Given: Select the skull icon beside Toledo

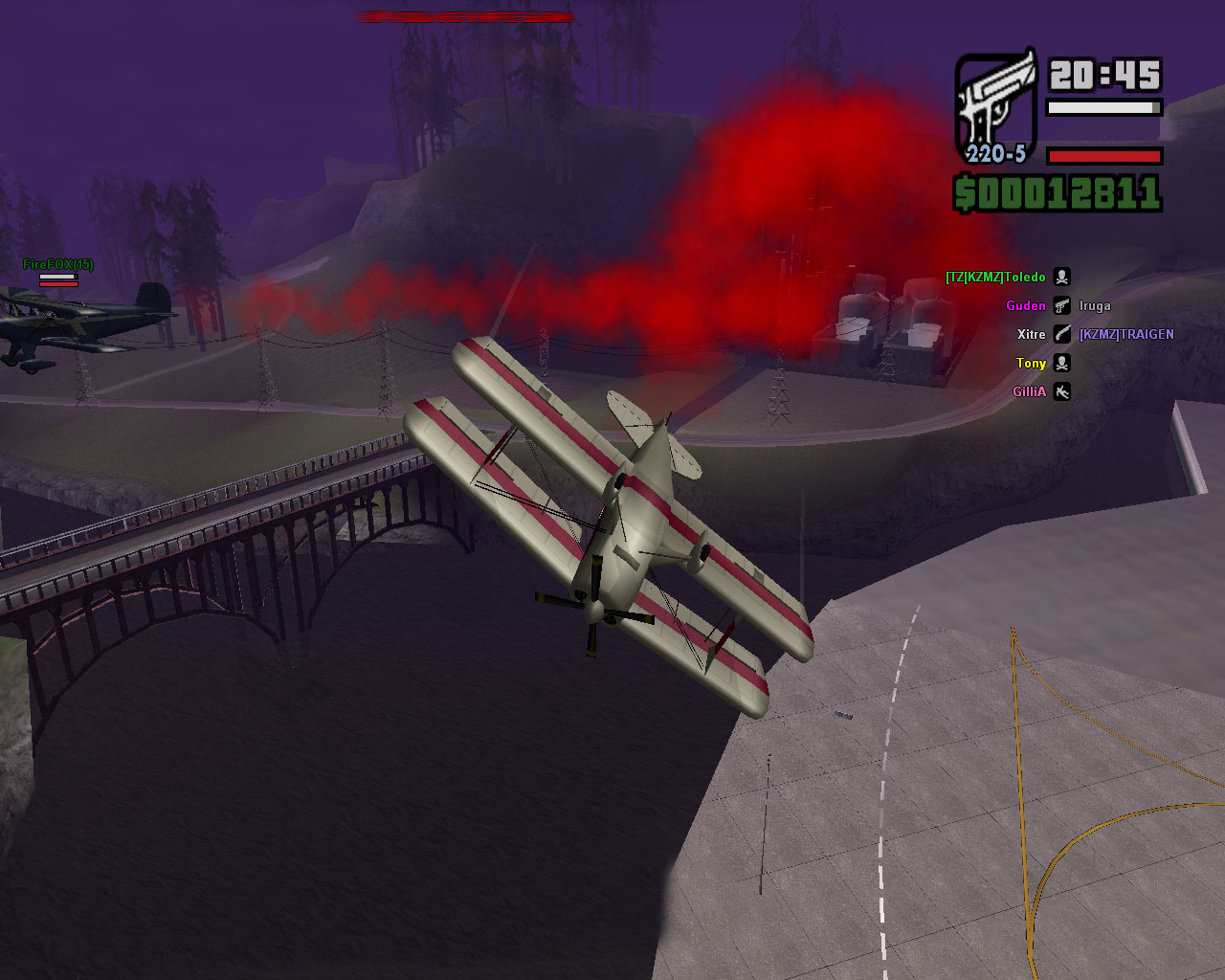Looking at the screenshot, I should [x=1061, y=278].
